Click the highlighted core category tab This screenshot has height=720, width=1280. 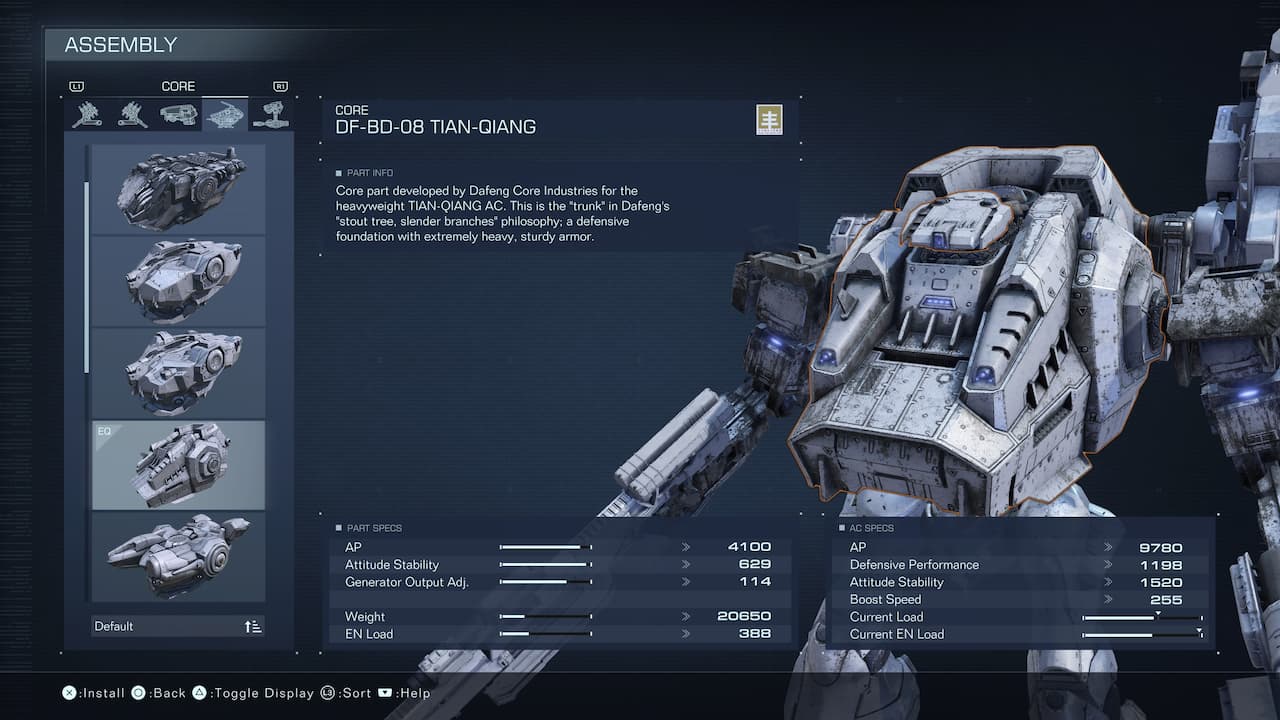click(x=225, y=115)
